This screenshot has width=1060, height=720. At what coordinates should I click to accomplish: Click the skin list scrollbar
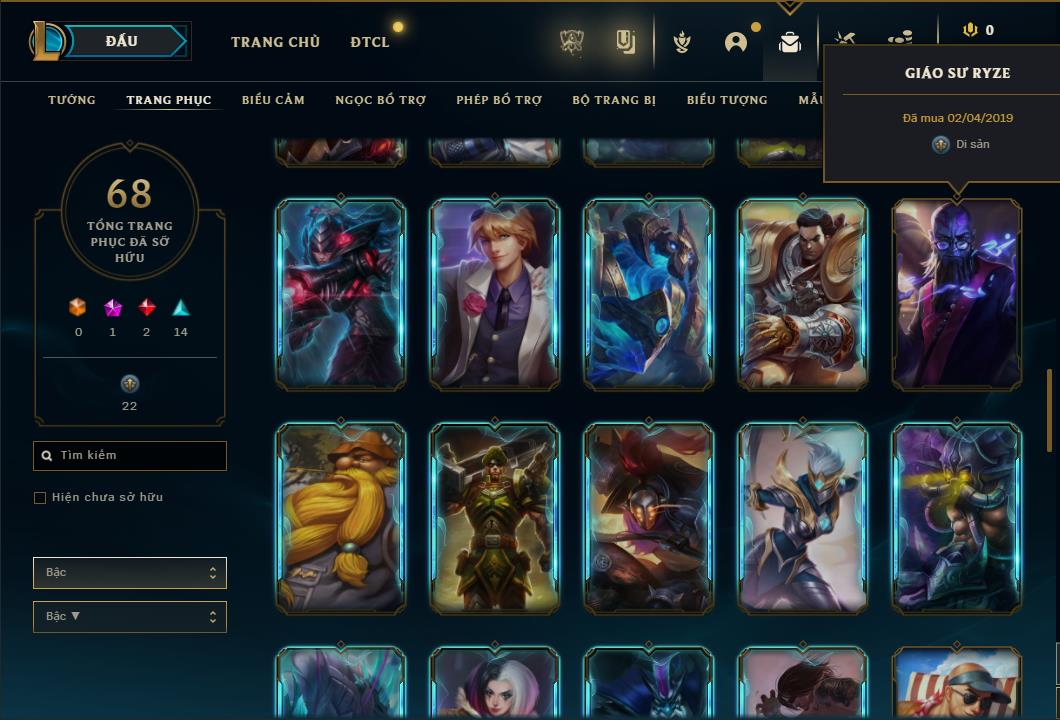click(1049, 410)
